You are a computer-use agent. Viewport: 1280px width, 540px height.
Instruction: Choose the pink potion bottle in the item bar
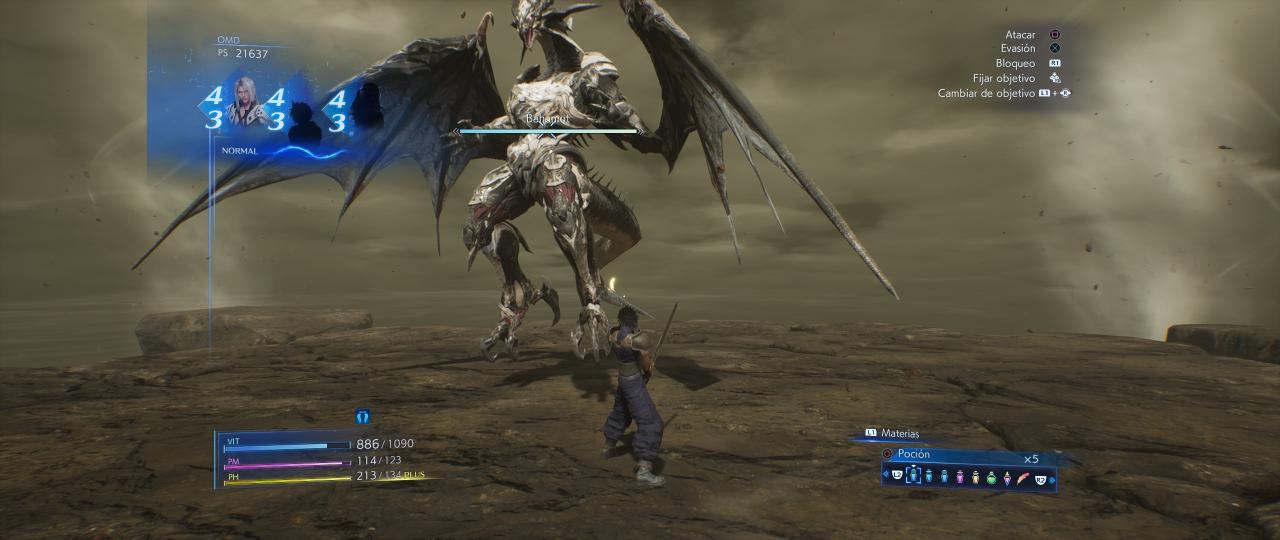click(x=960, y=477)
